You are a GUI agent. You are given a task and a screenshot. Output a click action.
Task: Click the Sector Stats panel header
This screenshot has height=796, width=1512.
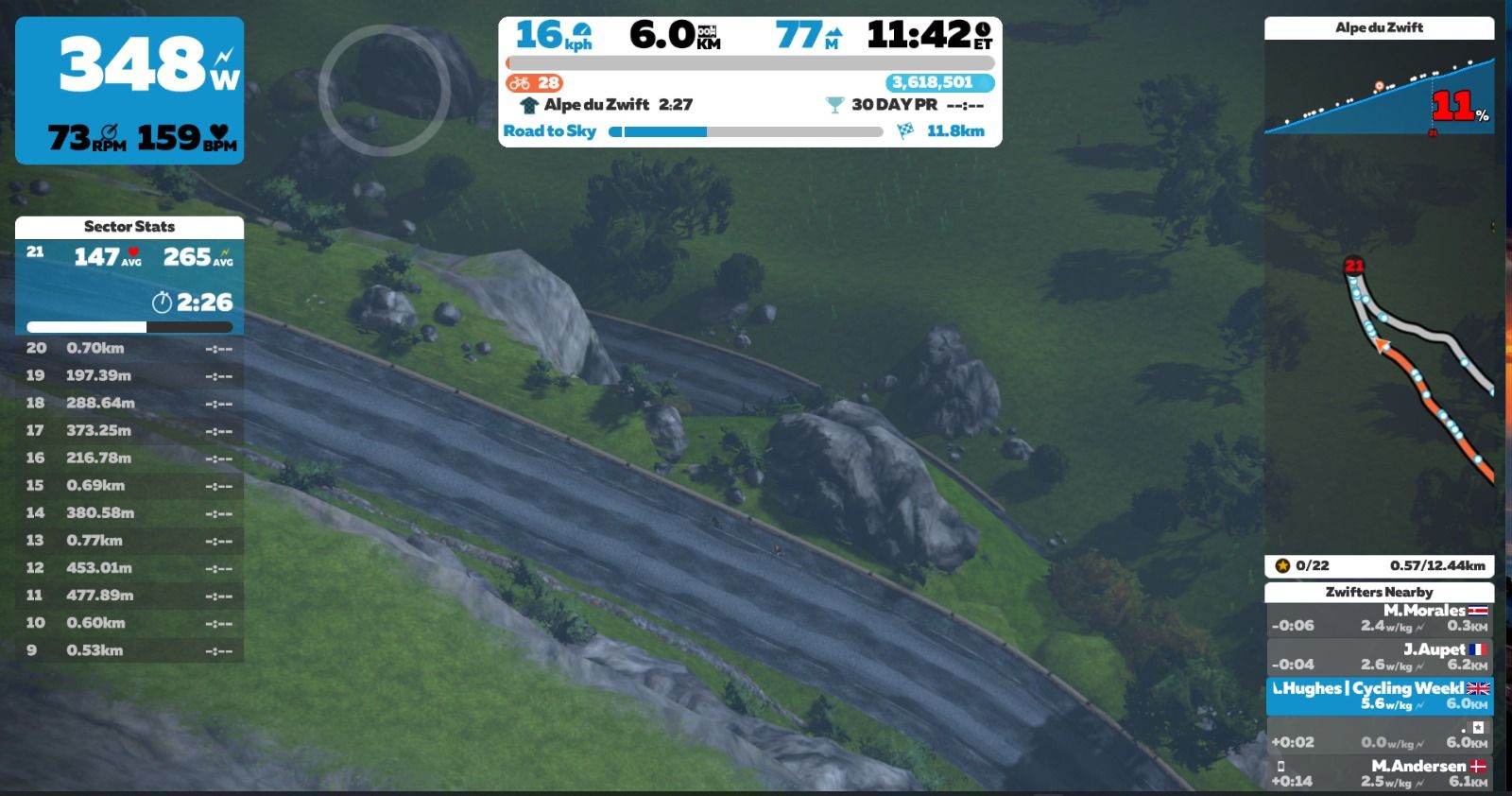tap(130, 227)
